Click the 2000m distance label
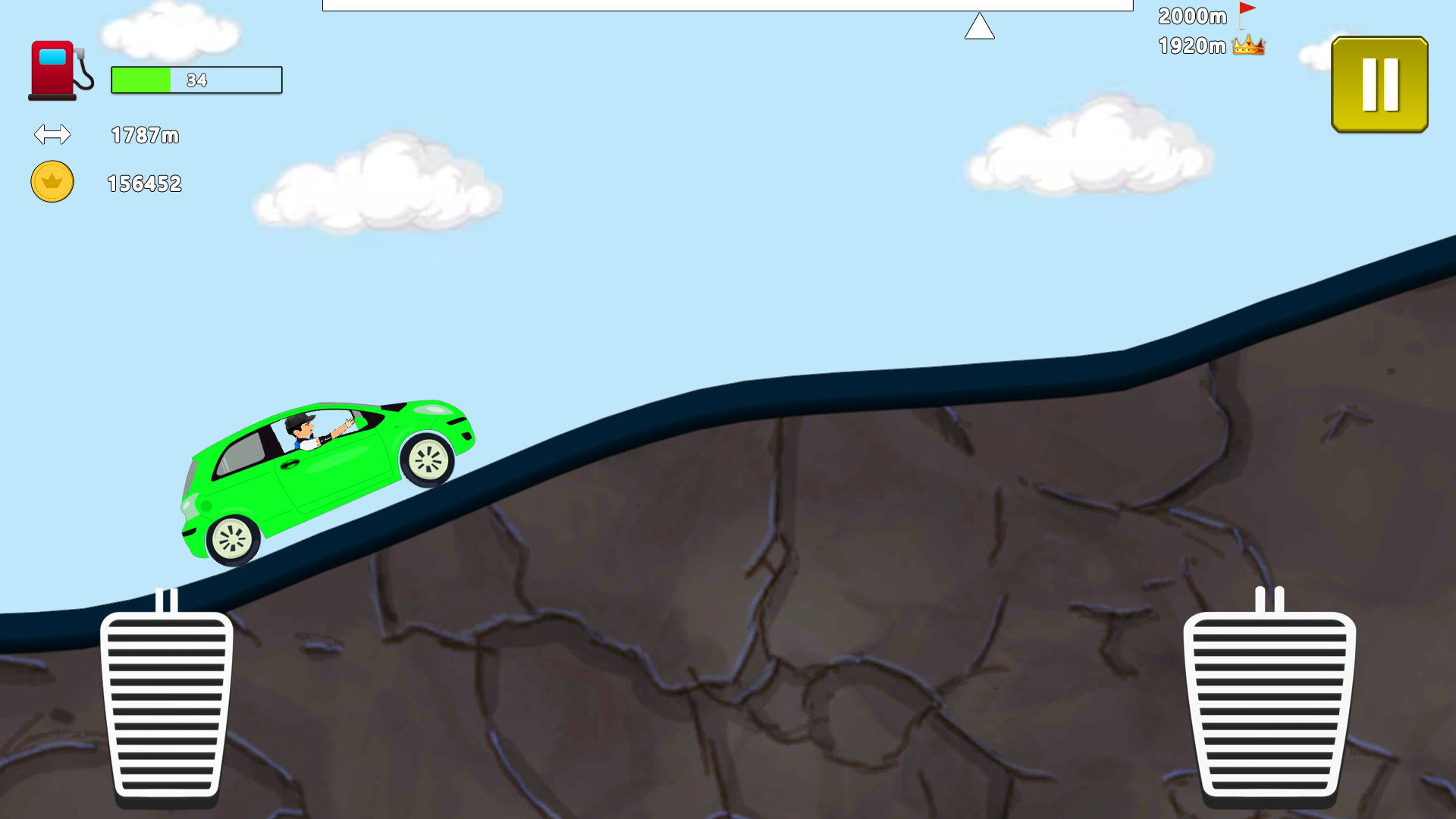This screenshot has width=1456, height=819. point(1191,16)
